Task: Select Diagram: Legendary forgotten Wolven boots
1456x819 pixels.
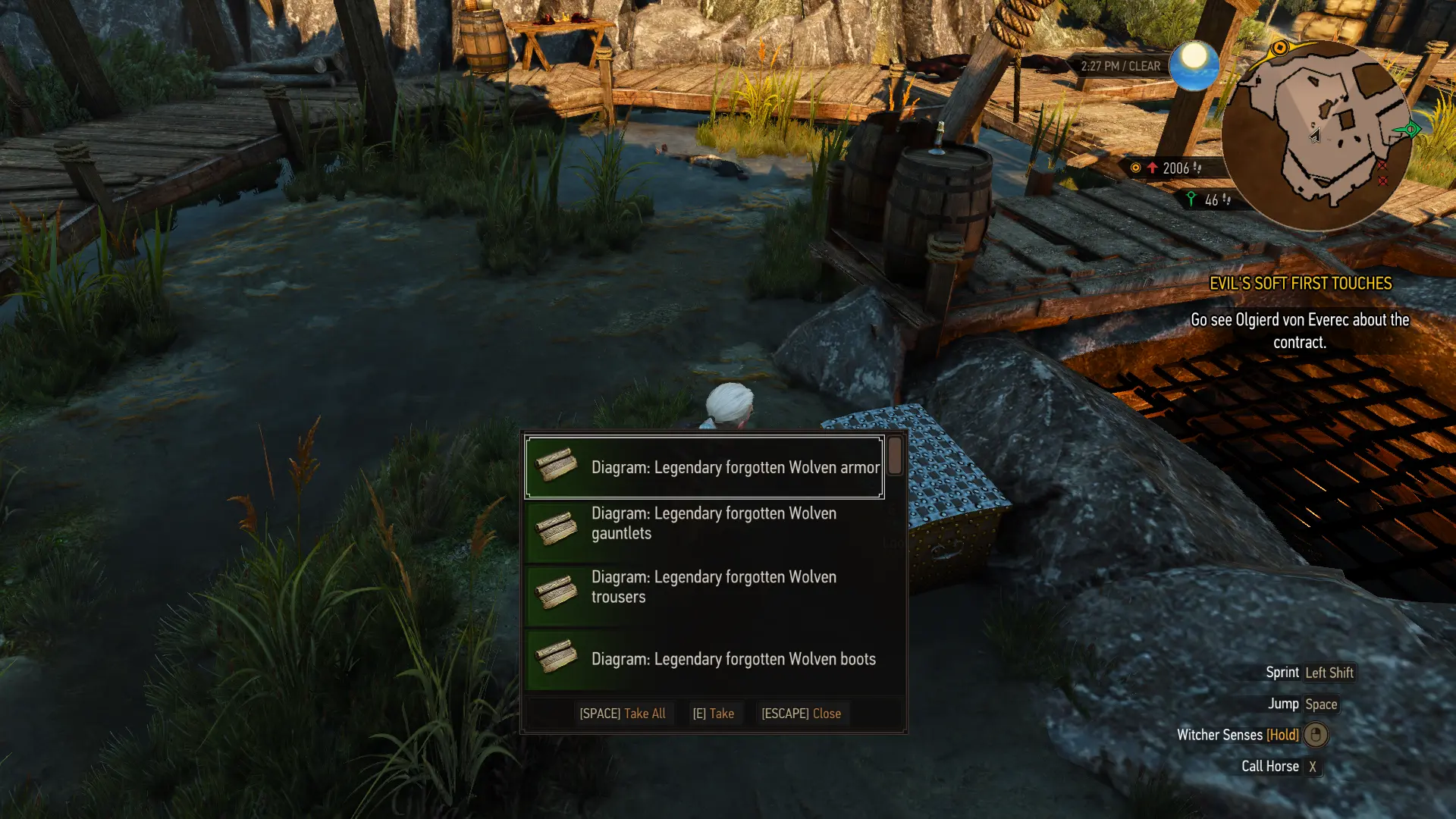Action: pos(704,658)
